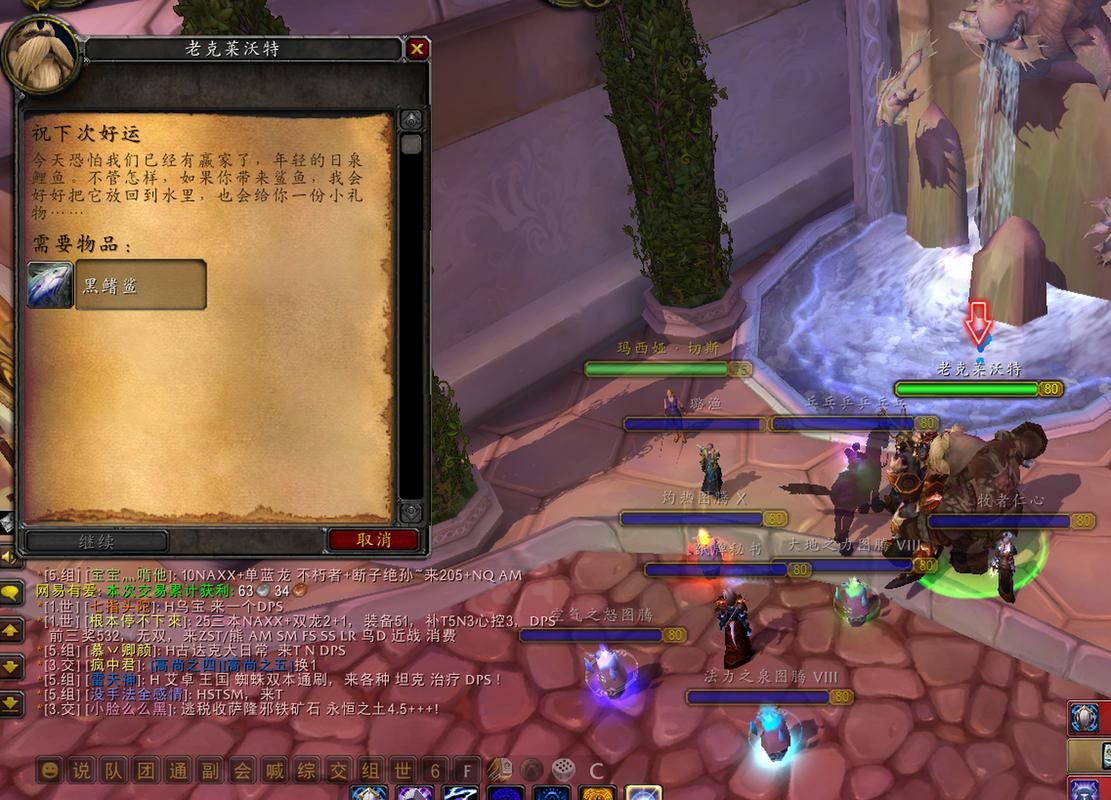Close the 老克莱沃特 quest window
Image resolution: width=1111 pixels, height=800 pixels.
pos(417,48)
